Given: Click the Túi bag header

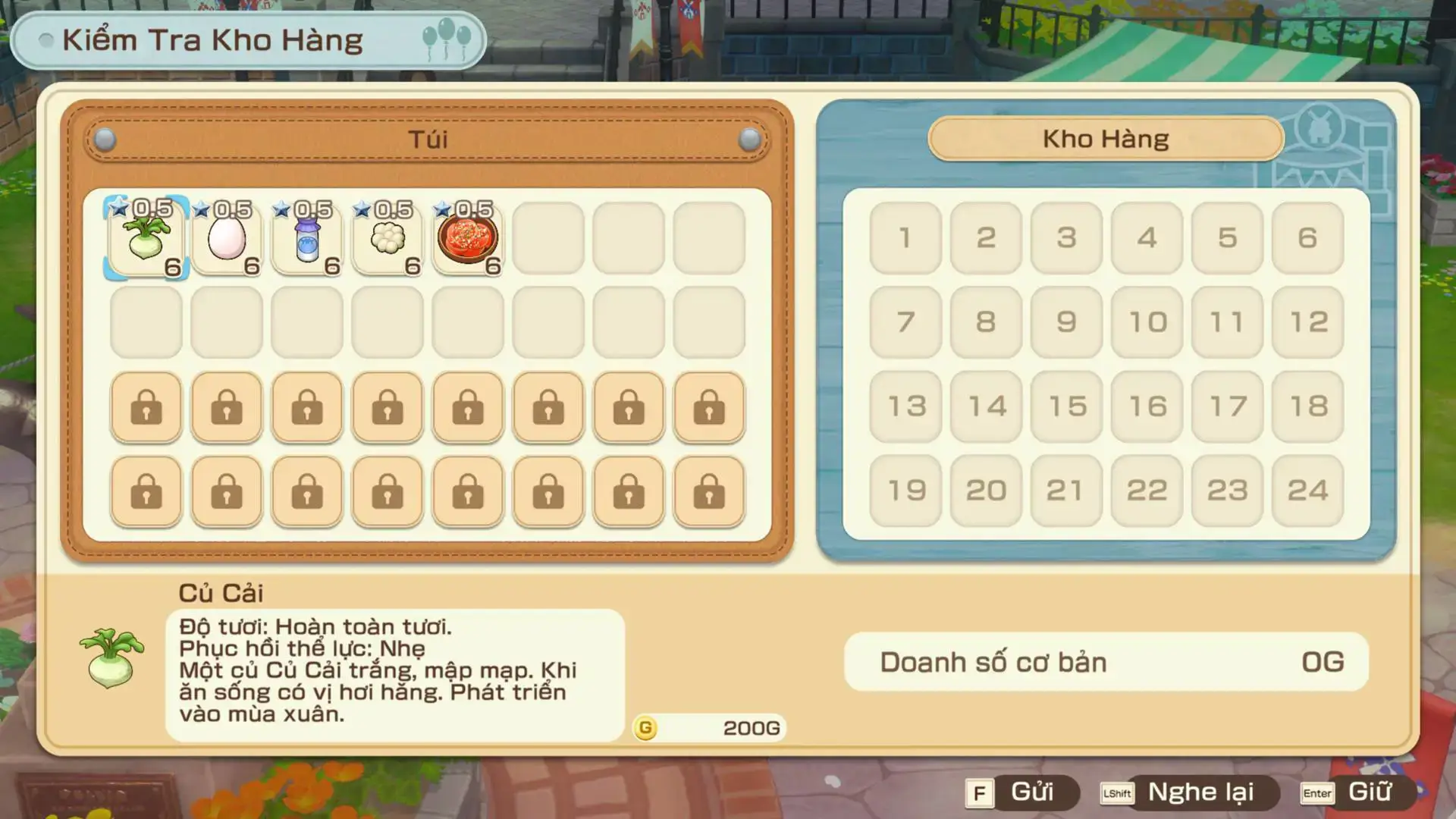Looking at the screenshot, I should [x=428, y=140].
